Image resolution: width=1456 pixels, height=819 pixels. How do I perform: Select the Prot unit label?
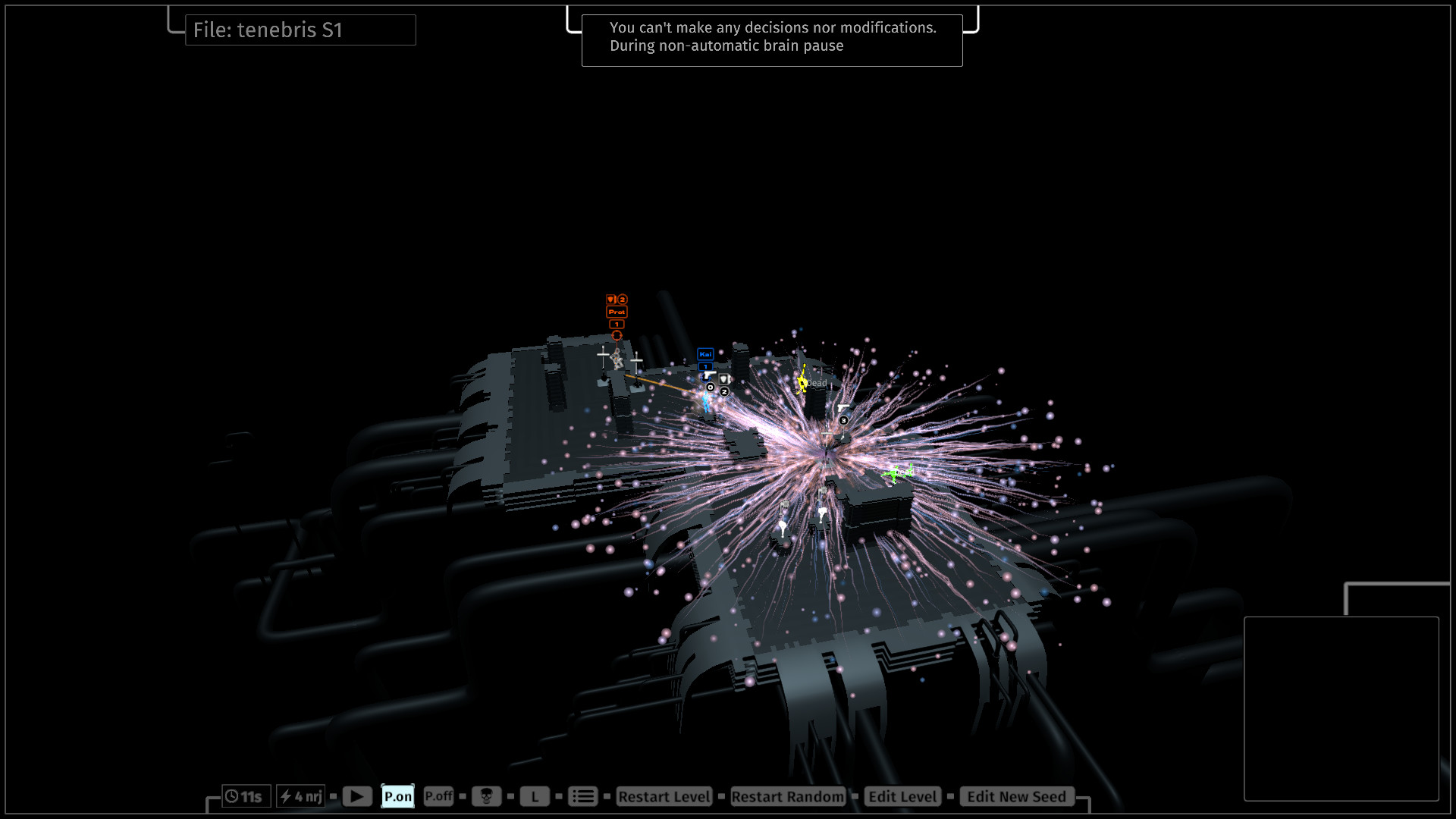click(x=617, y=312)
